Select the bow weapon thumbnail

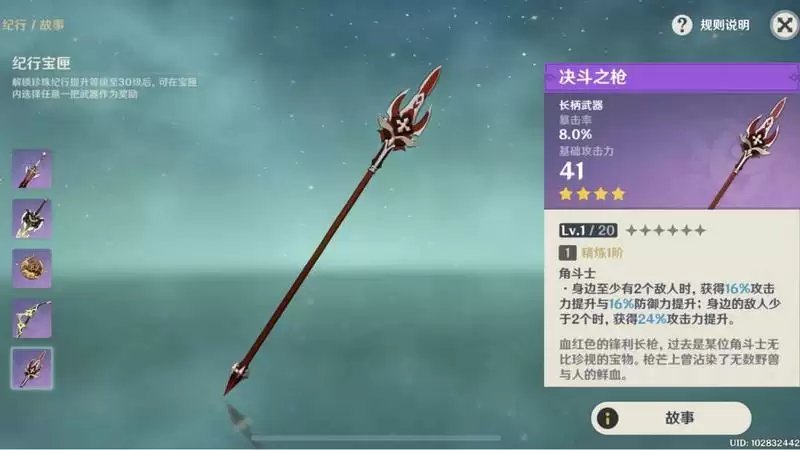[x=32, y=318]
